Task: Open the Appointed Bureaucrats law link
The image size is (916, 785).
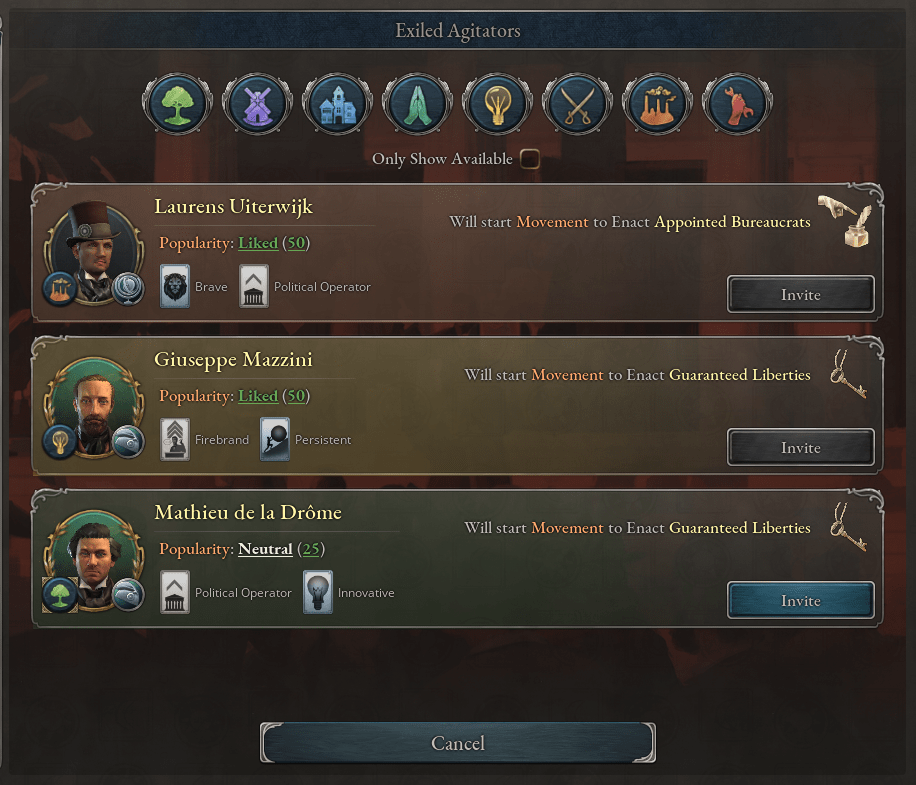Action: click(x=732, y=222)
